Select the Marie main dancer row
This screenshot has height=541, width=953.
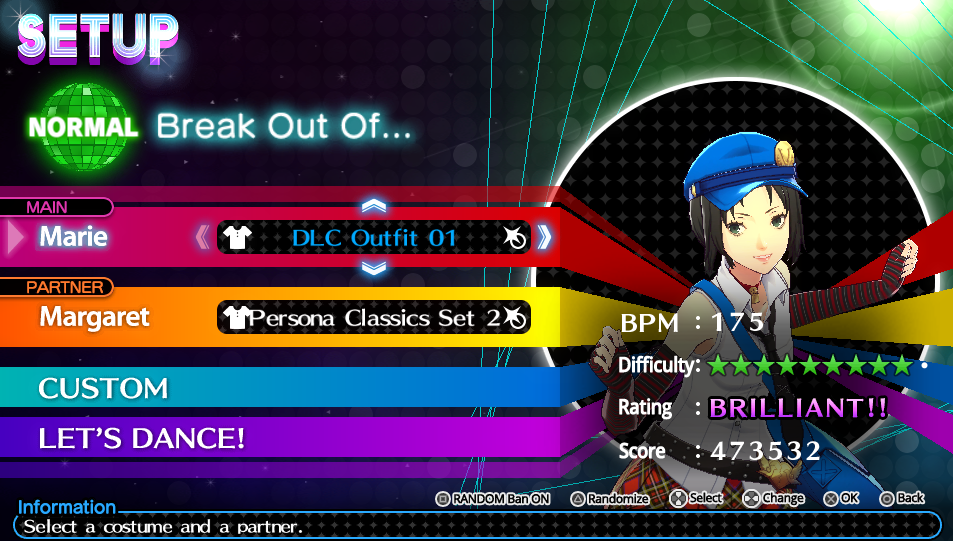[x=75, y=238]
